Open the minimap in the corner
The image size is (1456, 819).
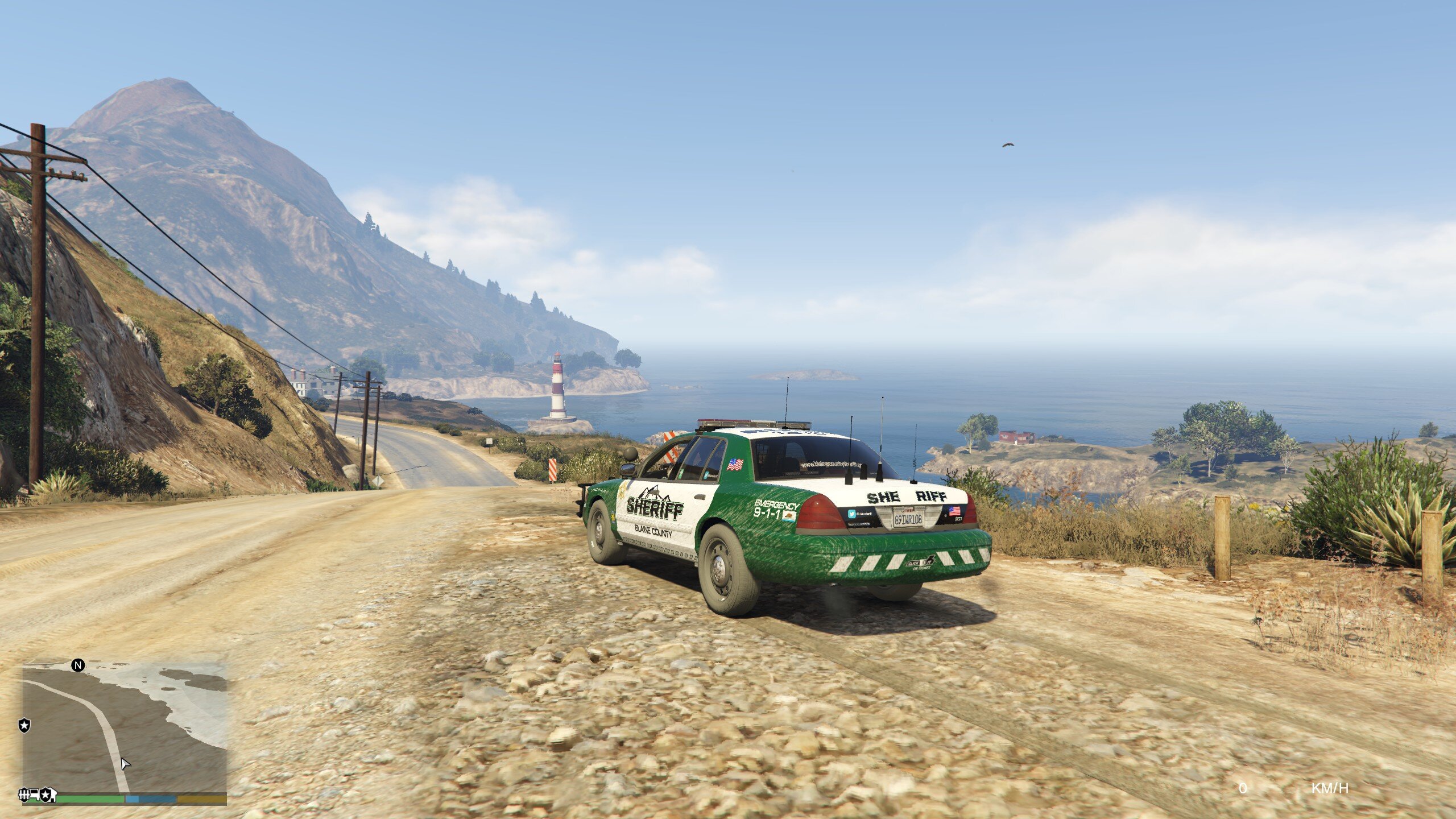tap(124, 729)
